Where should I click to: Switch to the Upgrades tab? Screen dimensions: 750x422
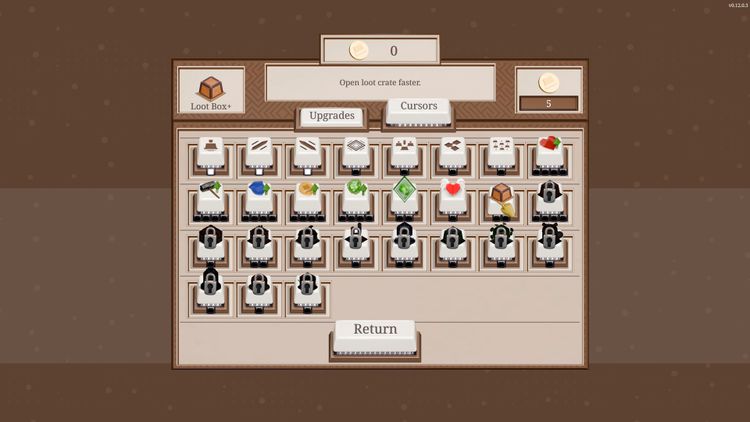pos(331,116)
